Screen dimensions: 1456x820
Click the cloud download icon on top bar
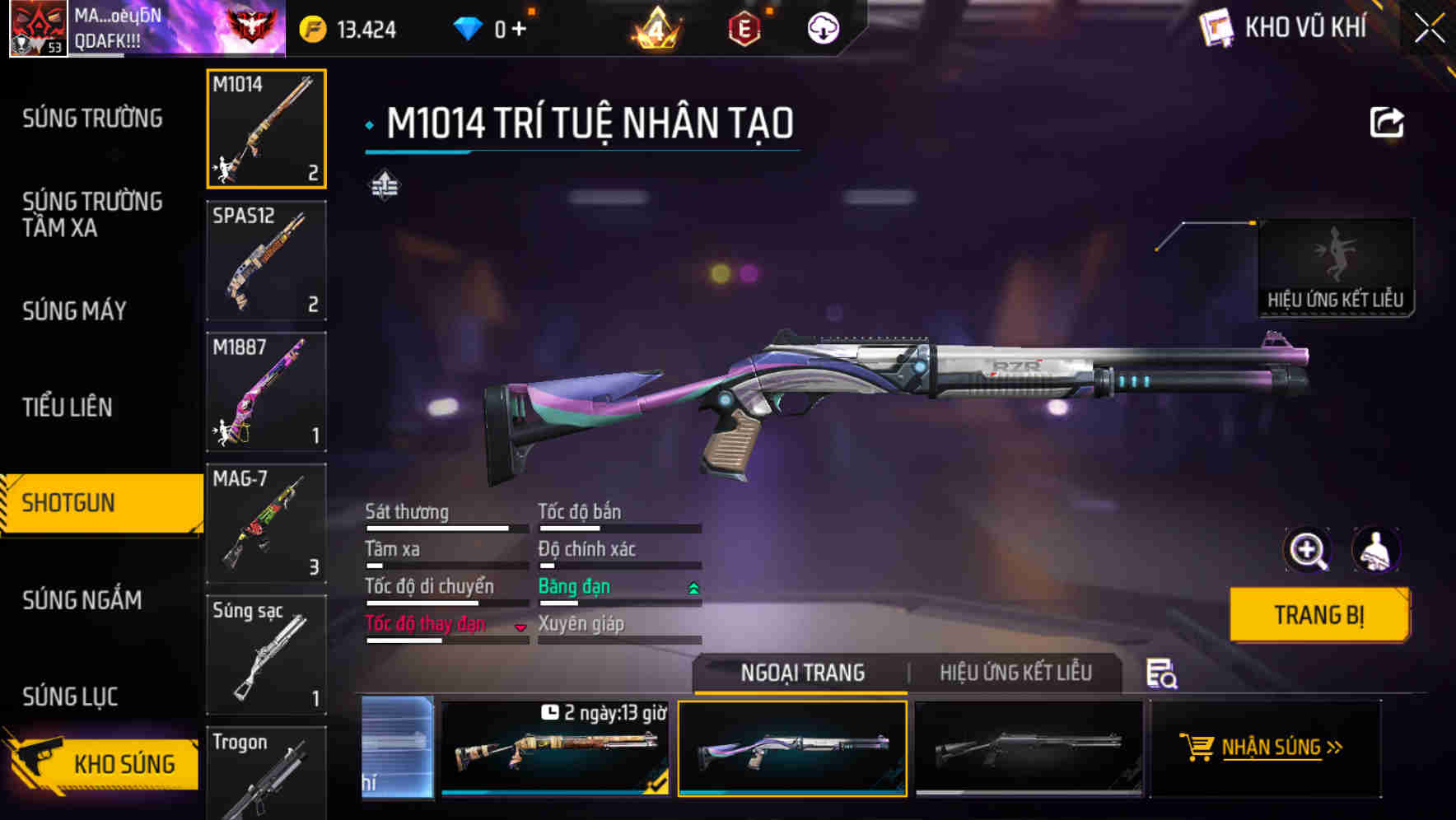823,27
